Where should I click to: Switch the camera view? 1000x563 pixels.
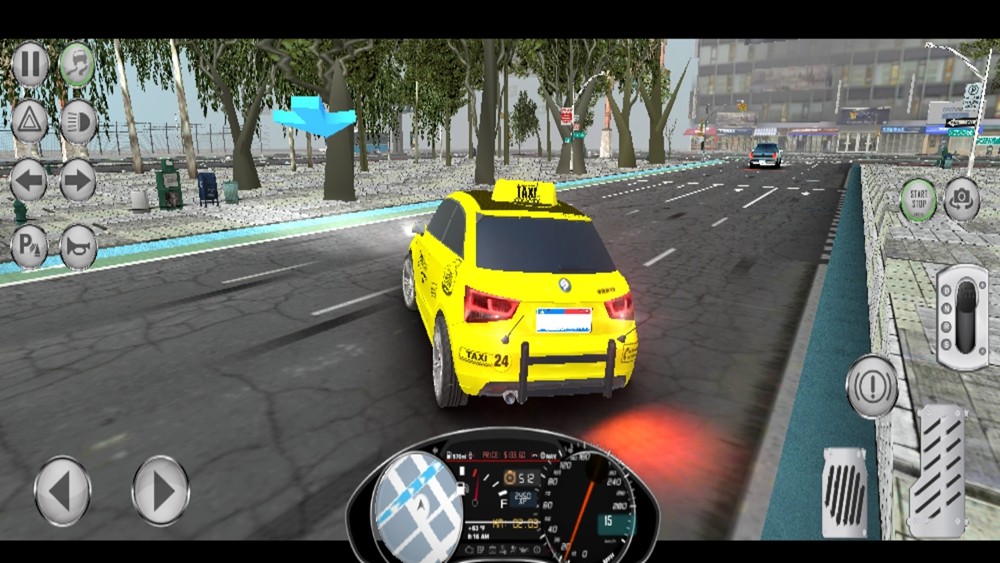(x=962, y=199)
